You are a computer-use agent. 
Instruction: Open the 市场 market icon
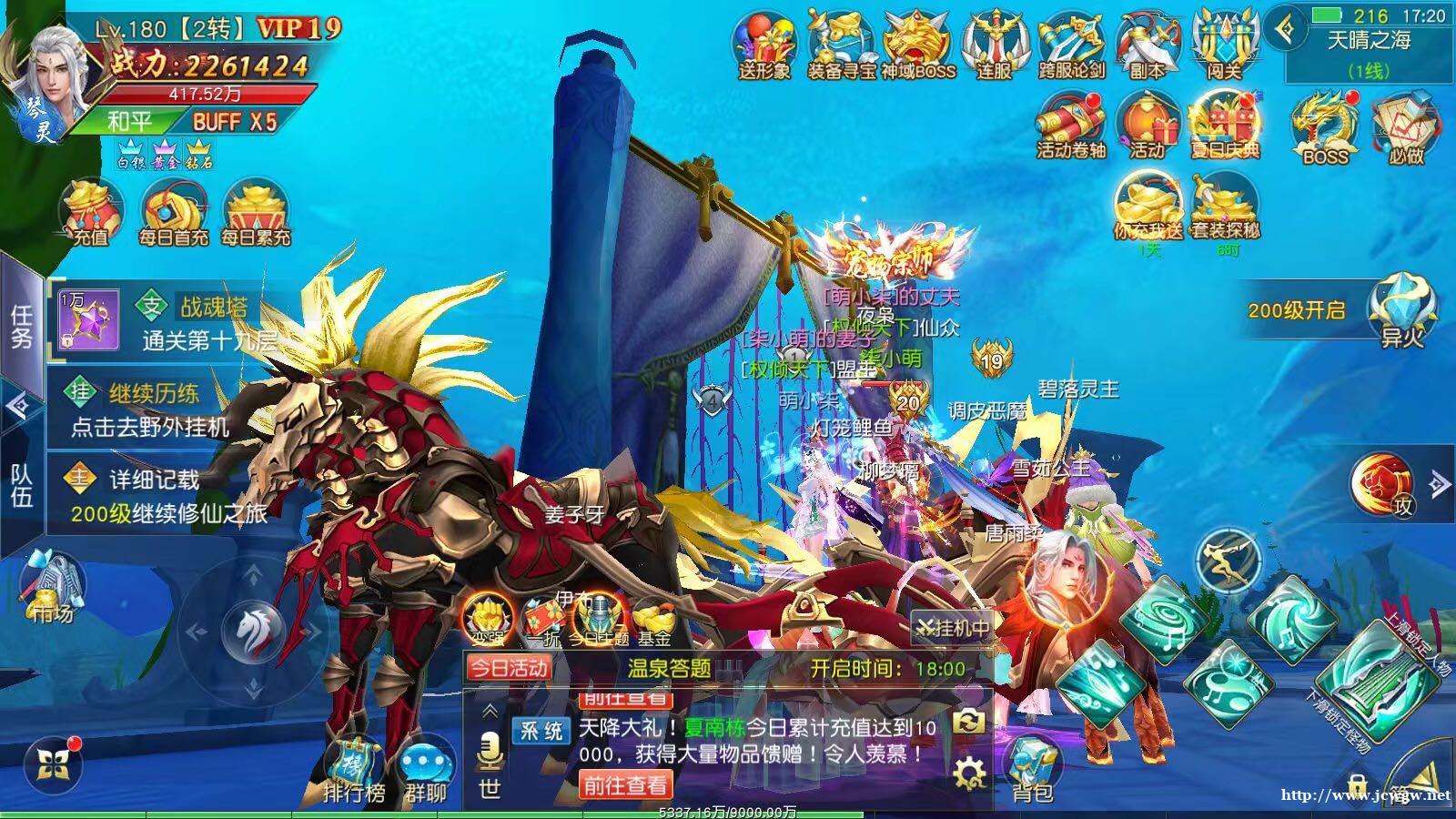(x=53, y=587)
